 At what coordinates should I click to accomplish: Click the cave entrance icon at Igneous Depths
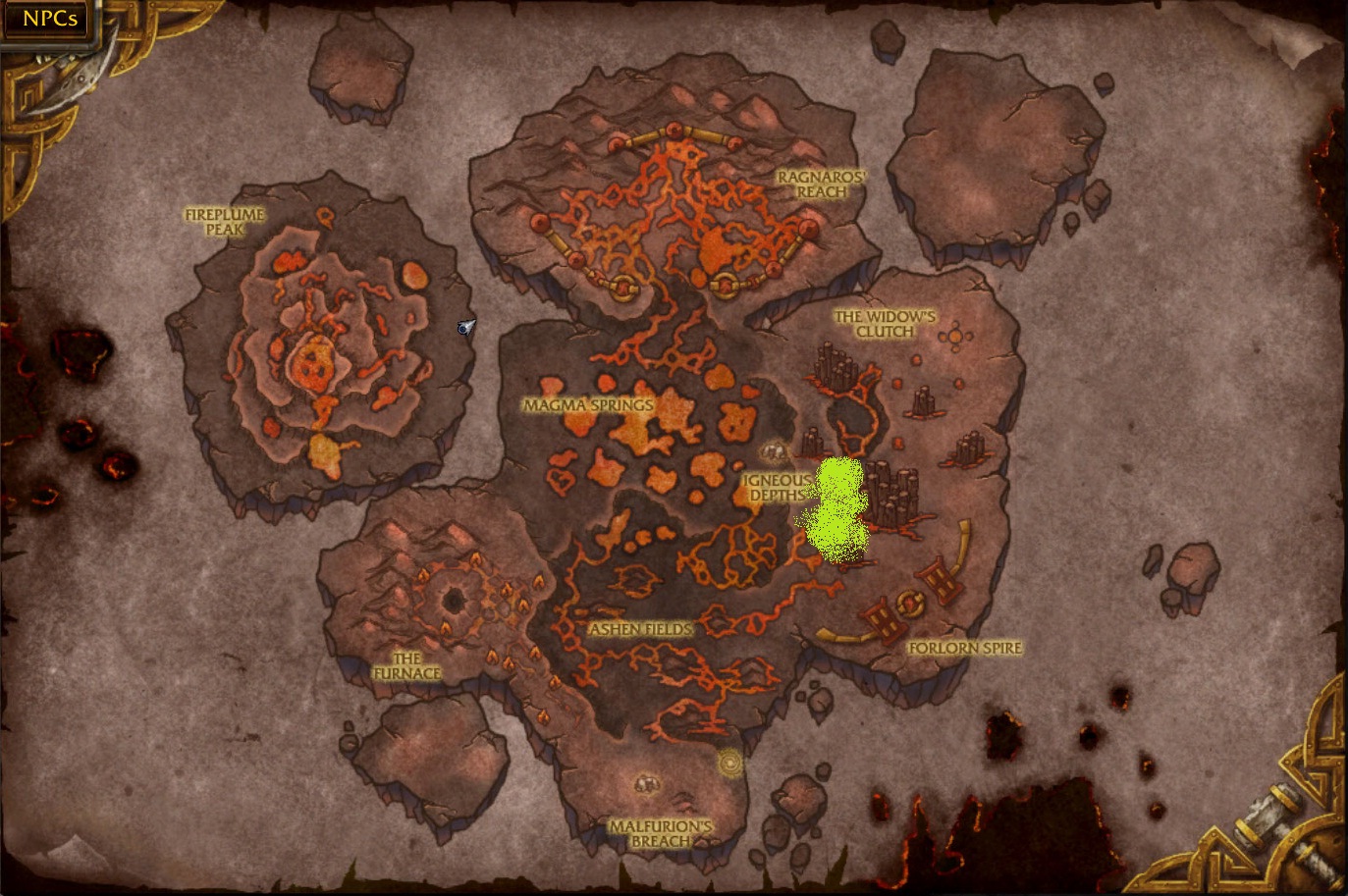pyautogui.click(x=773, y=450)
